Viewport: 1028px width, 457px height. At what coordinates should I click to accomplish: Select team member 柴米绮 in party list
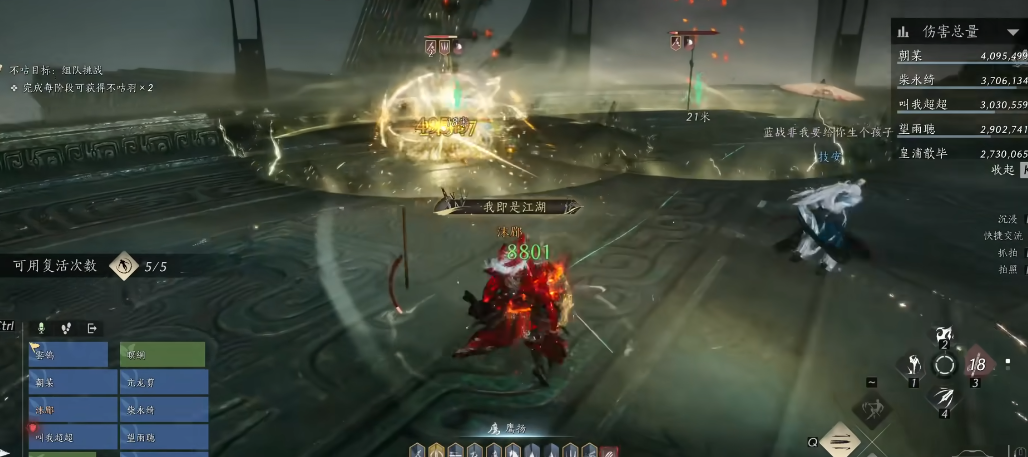pyautogui.click(x=163, y=410)
